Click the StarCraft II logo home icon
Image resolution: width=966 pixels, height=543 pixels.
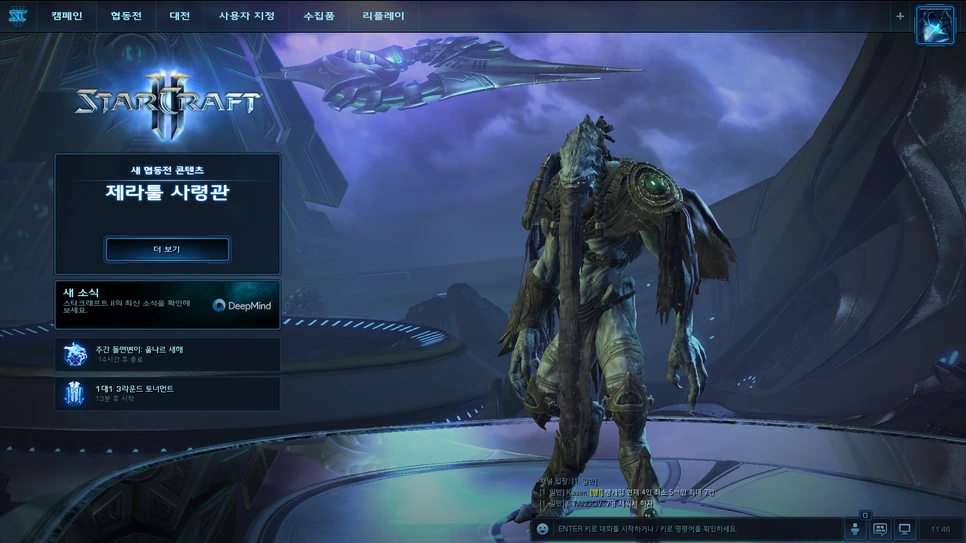tap(16, 16)
